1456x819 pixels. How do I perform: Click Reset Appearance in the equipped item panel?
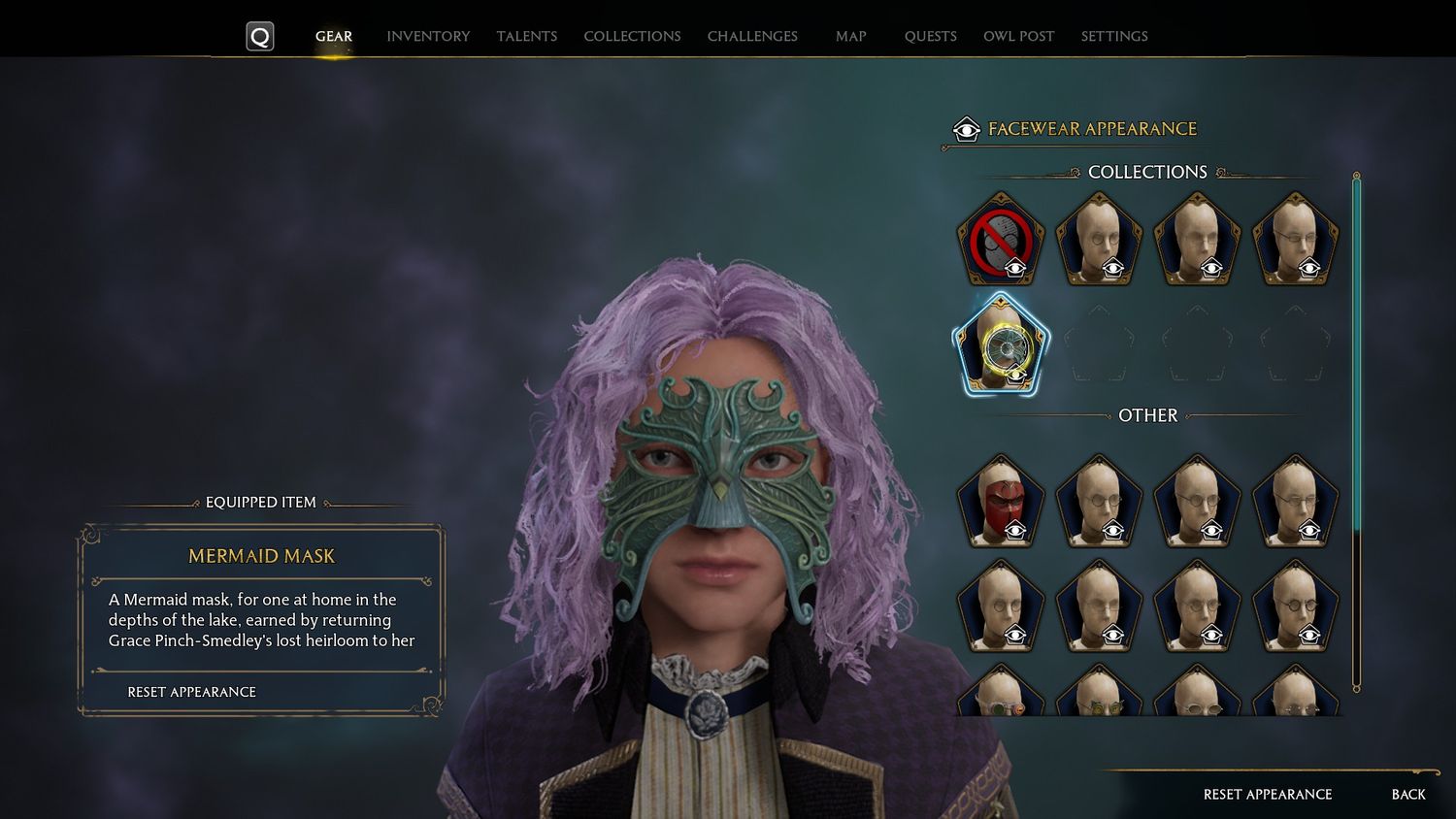tap(192, 692)
